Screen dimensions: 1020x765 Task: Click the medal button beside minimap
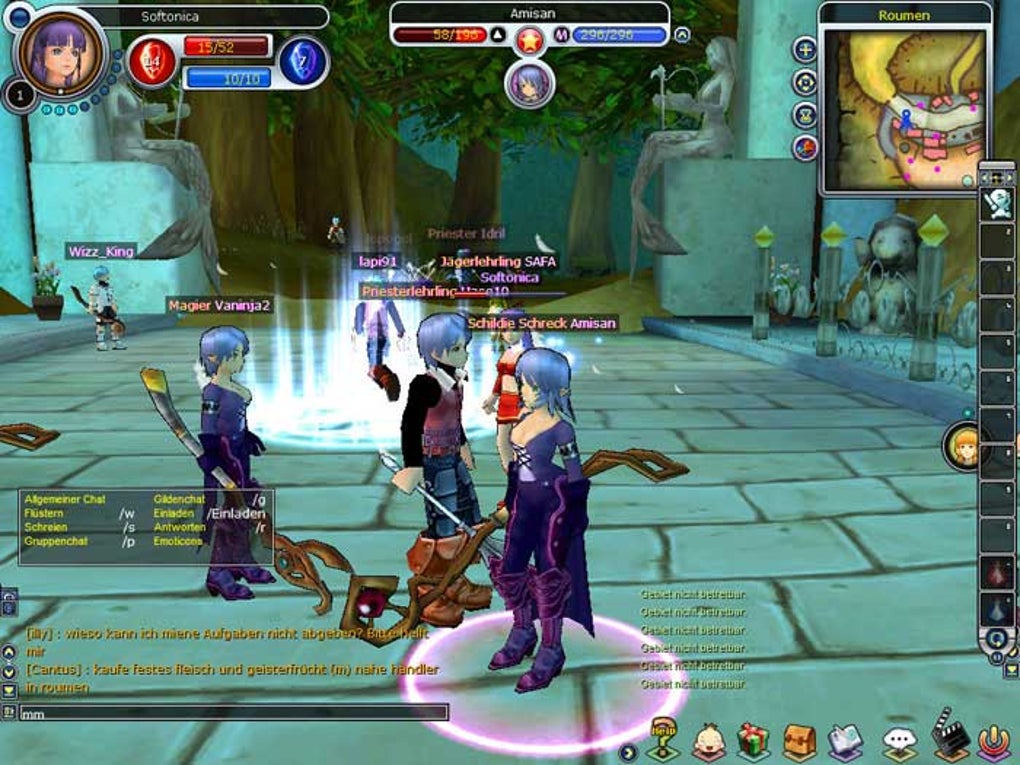pyautogui.click(x=805, y=115)
